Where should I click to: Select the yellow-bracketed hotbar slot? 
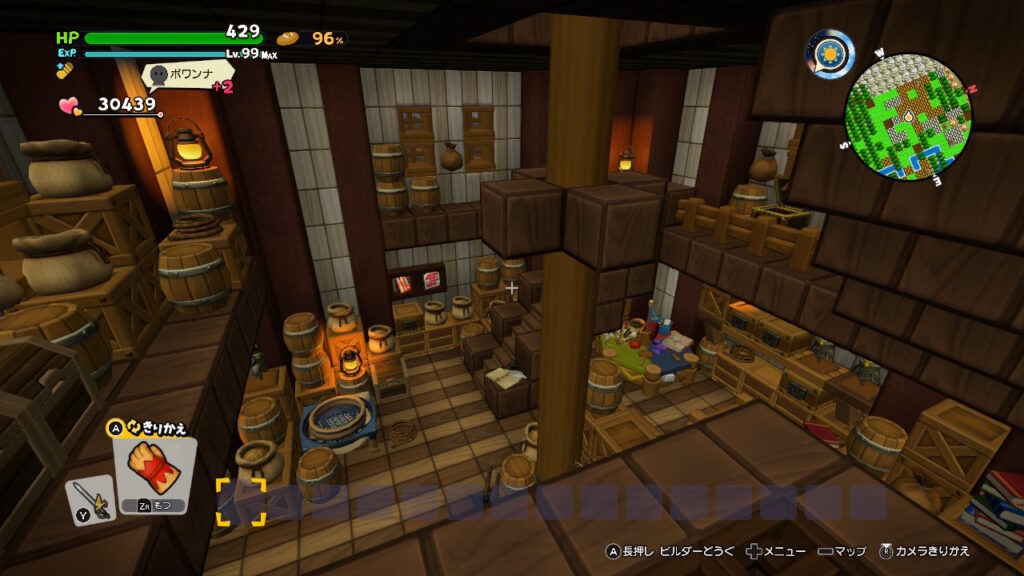(241, 502)
